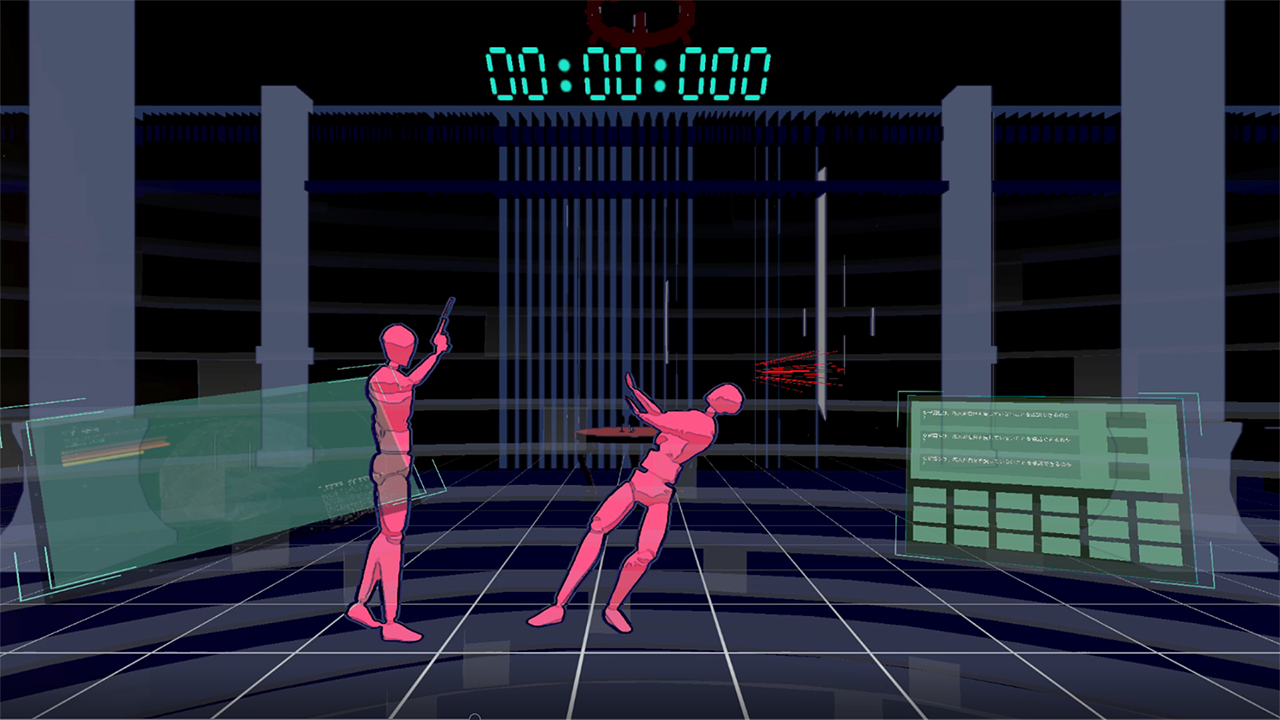Toggle the top button on the panel's right edge
Viewport: 1280px width, 720px height.
pos(1128,418)
